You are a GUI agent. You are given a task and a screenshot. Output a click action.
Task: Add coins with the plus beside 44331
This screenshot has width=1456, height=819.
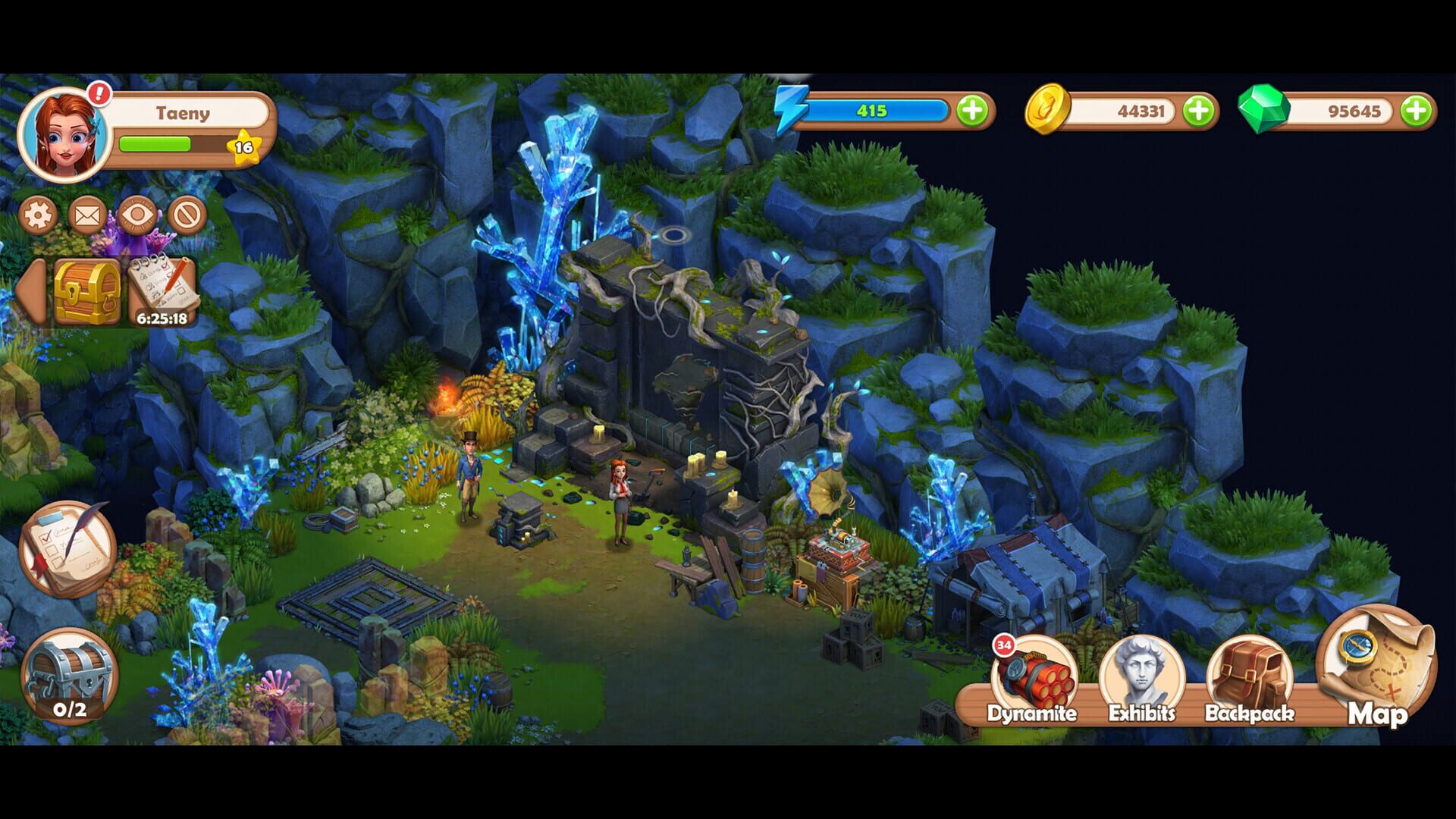1198,111
